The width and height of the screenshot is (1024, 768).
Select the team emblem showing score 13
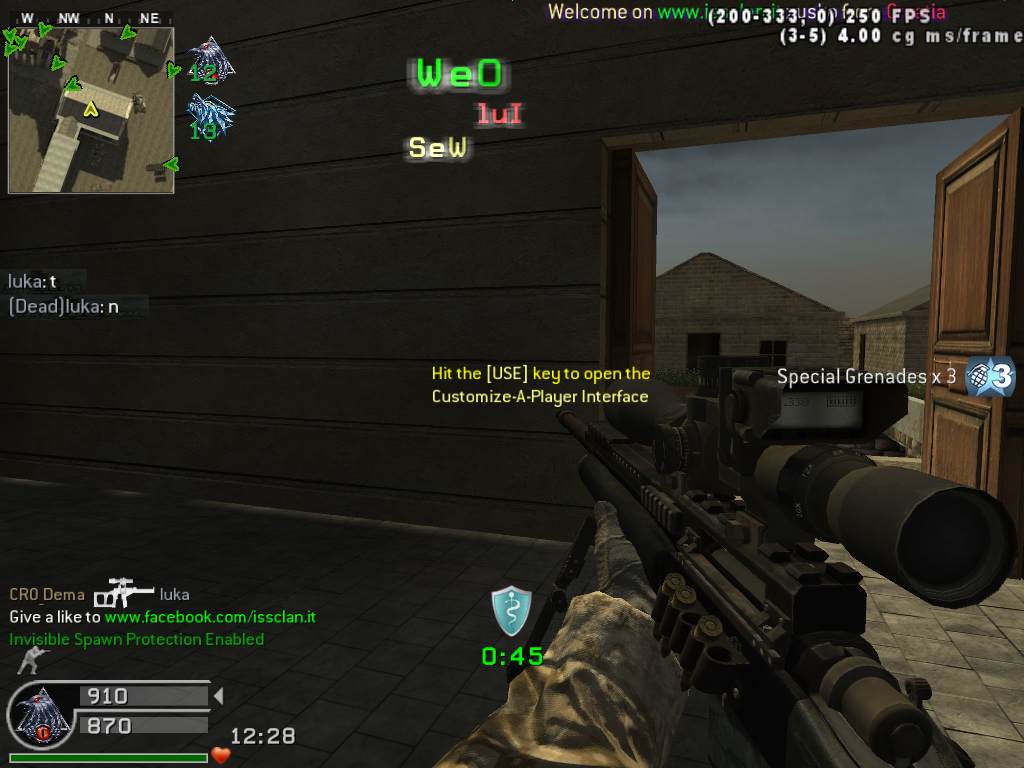tap(209, 116)
